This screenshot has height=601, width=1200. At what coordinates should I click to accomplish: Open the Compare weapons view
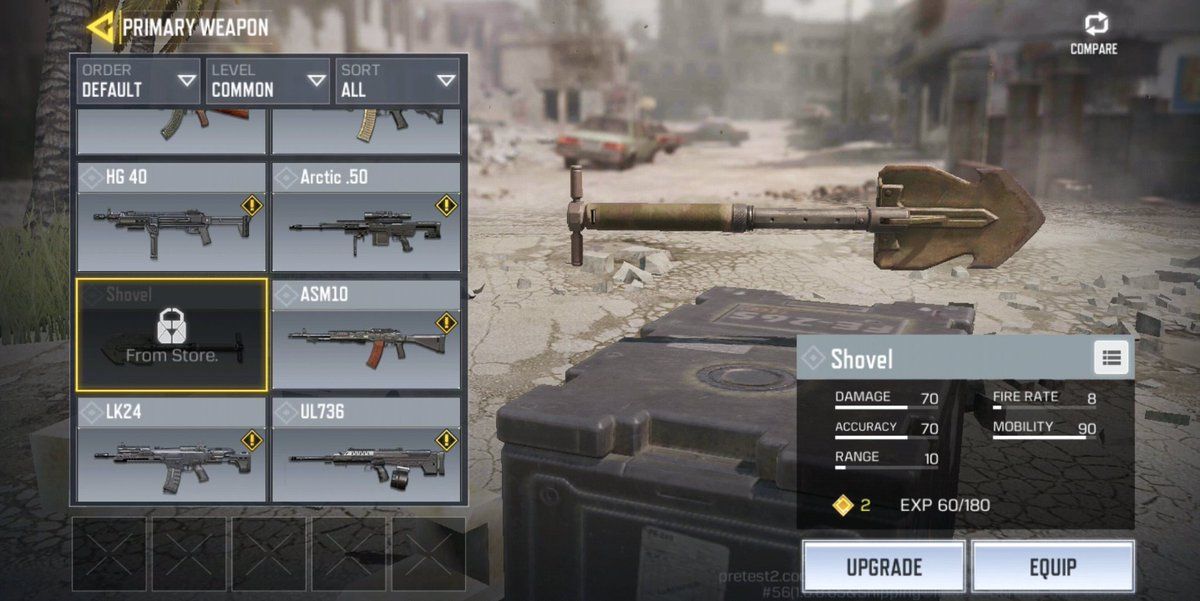pyautogui.click(x=1094, y=33)
